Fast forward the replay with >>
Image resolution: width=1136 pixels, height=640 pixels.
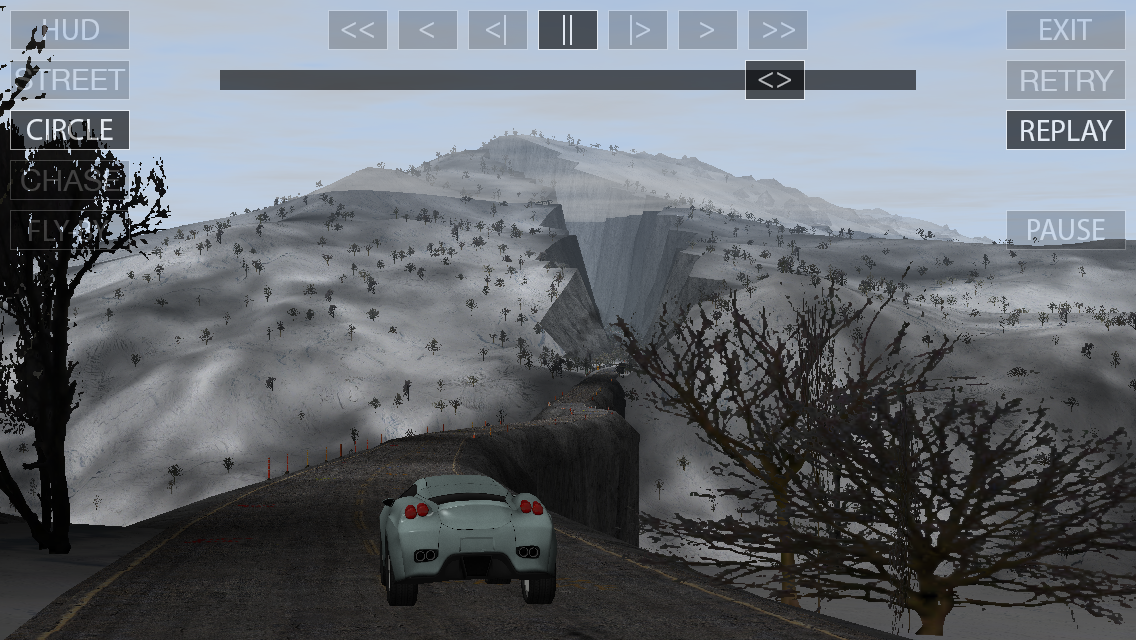pyautogui.click(x=778, y=30)
